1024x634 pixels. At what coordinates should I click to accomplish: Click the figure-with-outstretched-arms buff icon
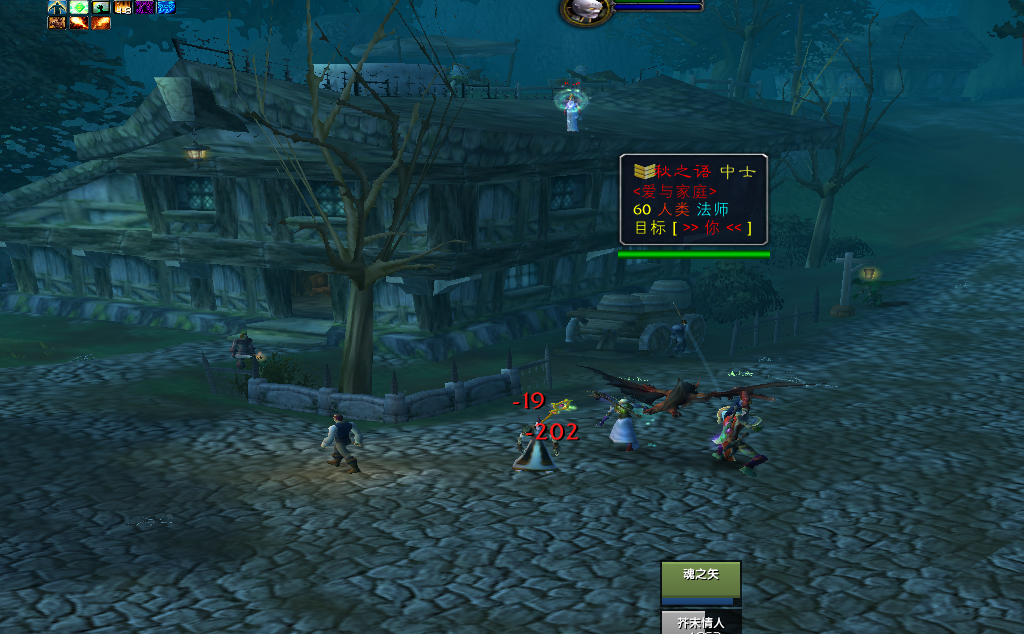[x=56, y=7]
